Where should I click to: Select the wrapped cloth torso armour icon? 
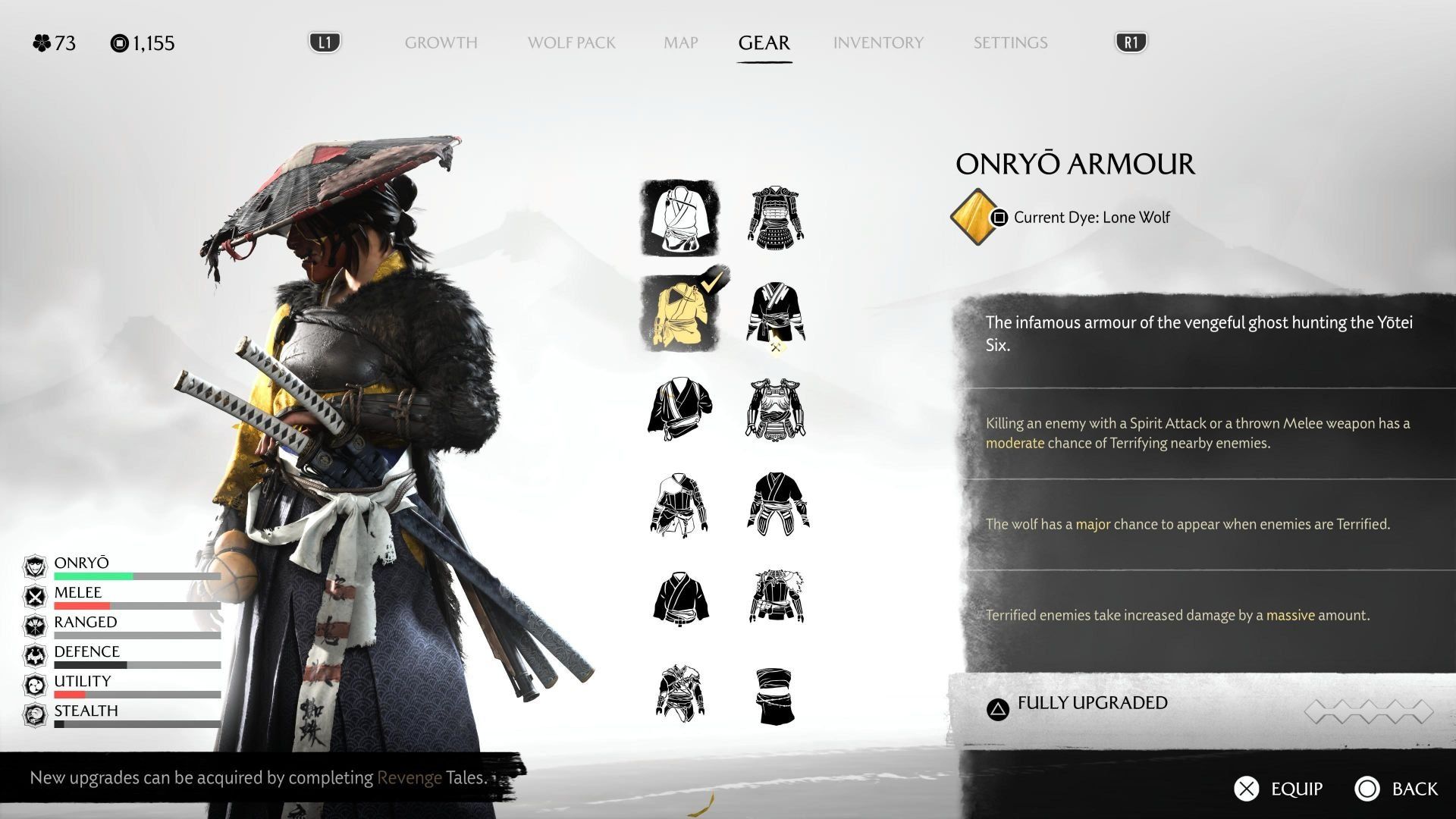775,695
